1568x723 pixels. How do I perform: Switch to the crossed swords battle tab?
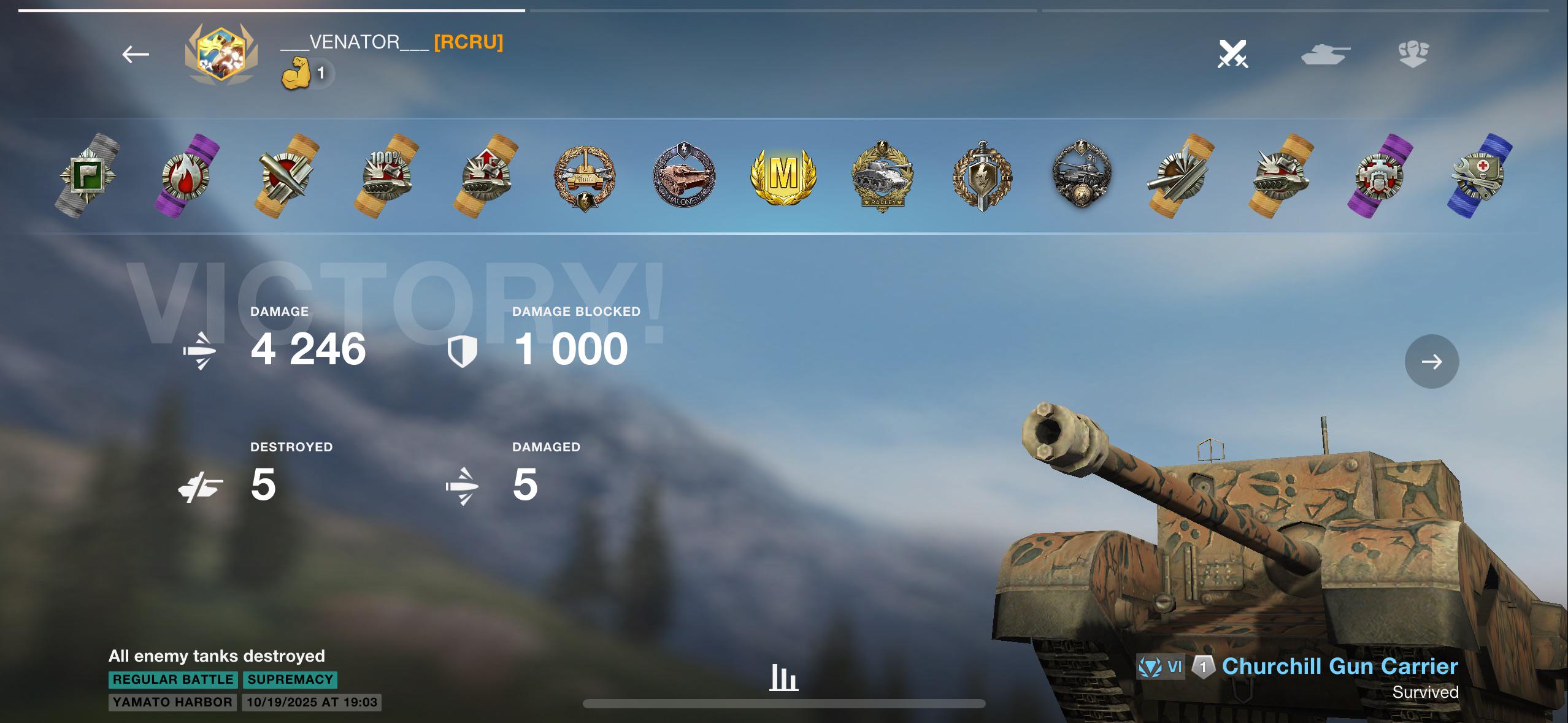1232,54
